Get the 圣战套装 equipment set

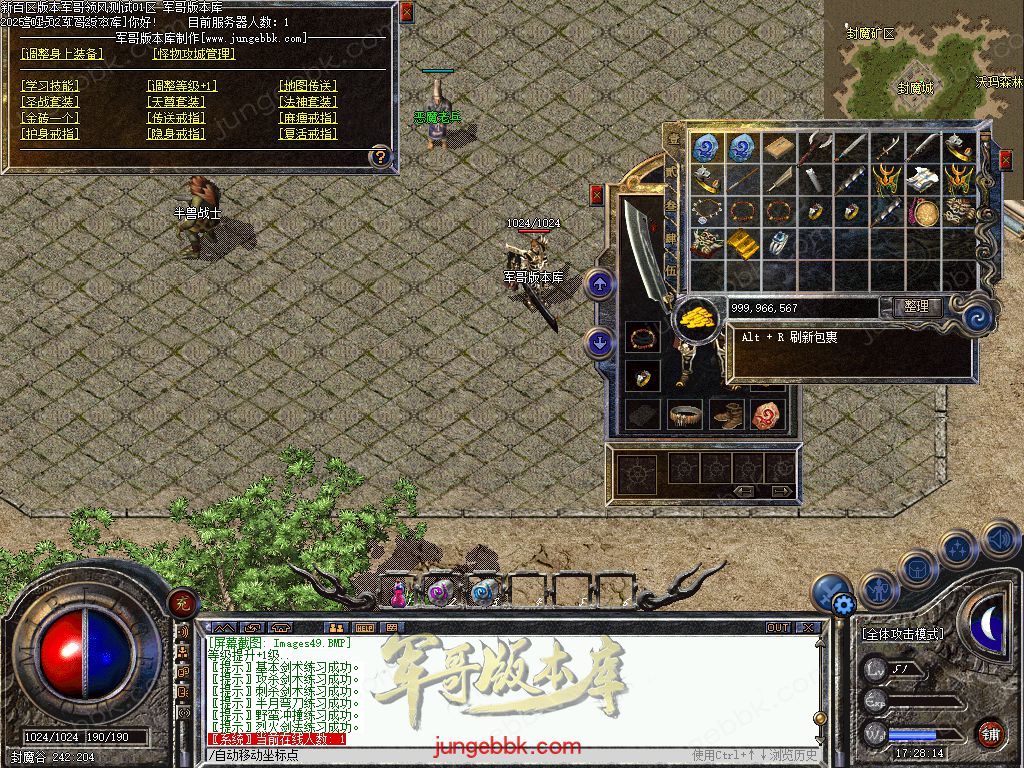(x=50, y=102)
